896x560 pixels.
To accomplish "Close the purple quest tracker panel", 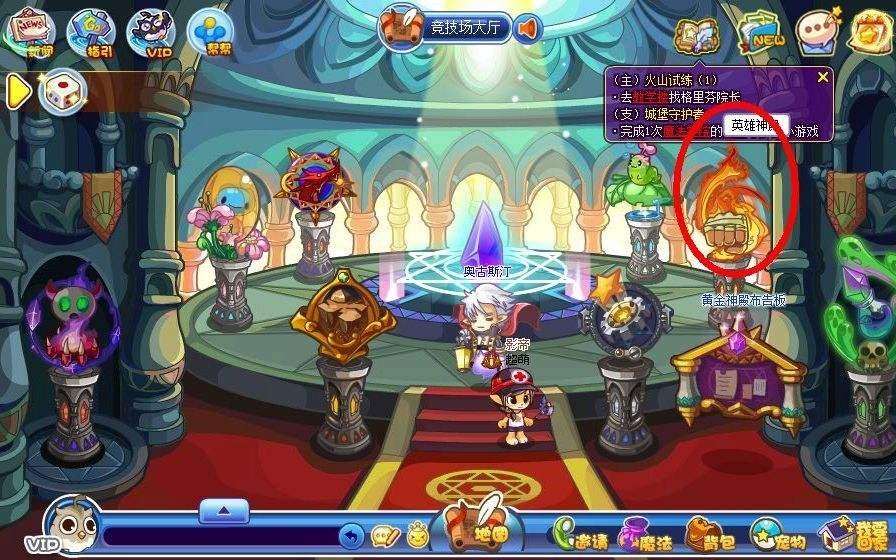I will coord(823,76).
